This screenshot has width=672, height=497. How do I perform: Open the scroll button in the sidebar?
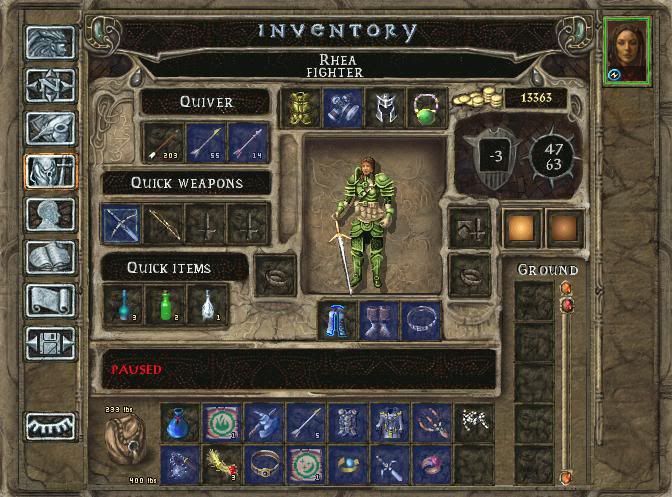(49, 301)
